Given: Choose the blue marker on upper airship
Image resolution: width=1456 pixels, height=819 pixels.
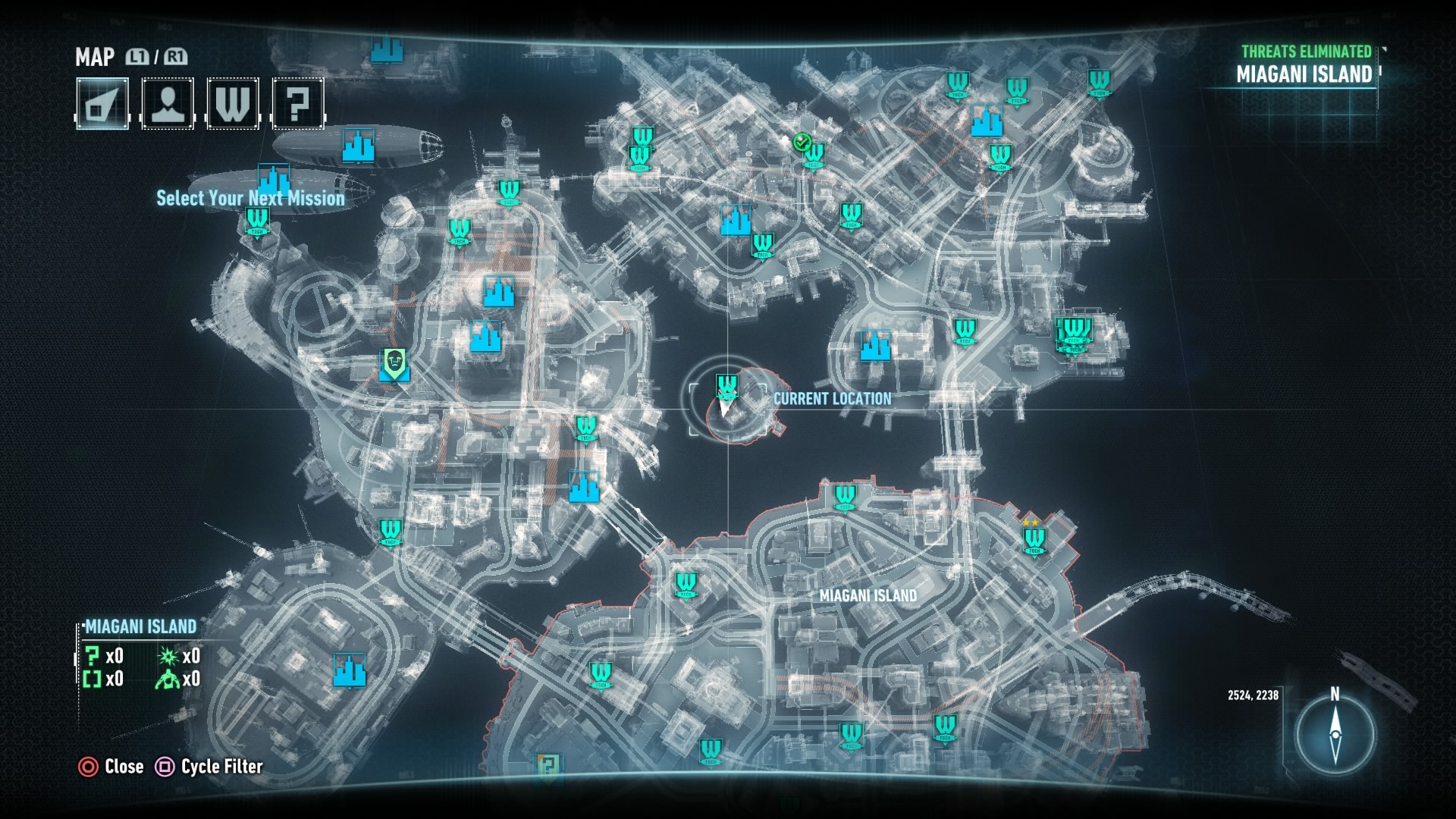Looking at the screenshot, I should click(x=357, y=144).
